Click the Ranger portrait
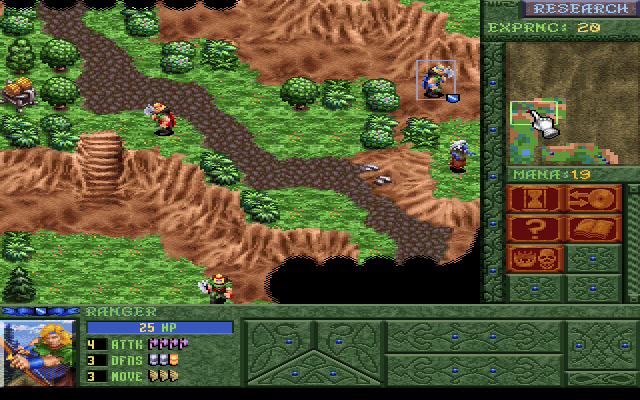The width and height of the screenshot is (640, 400). click(x=39, y=354)
